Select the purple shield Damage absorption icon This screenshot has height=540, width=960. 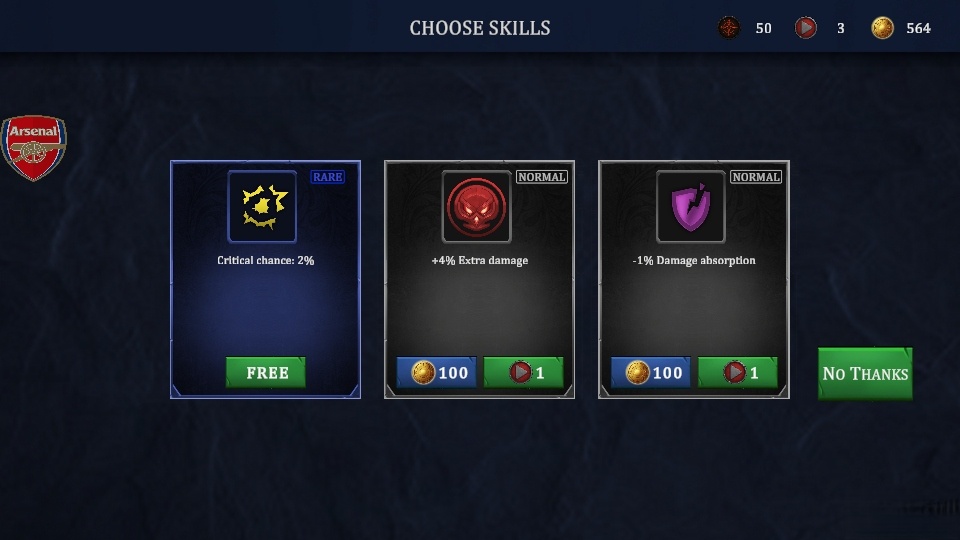[691, 207]
